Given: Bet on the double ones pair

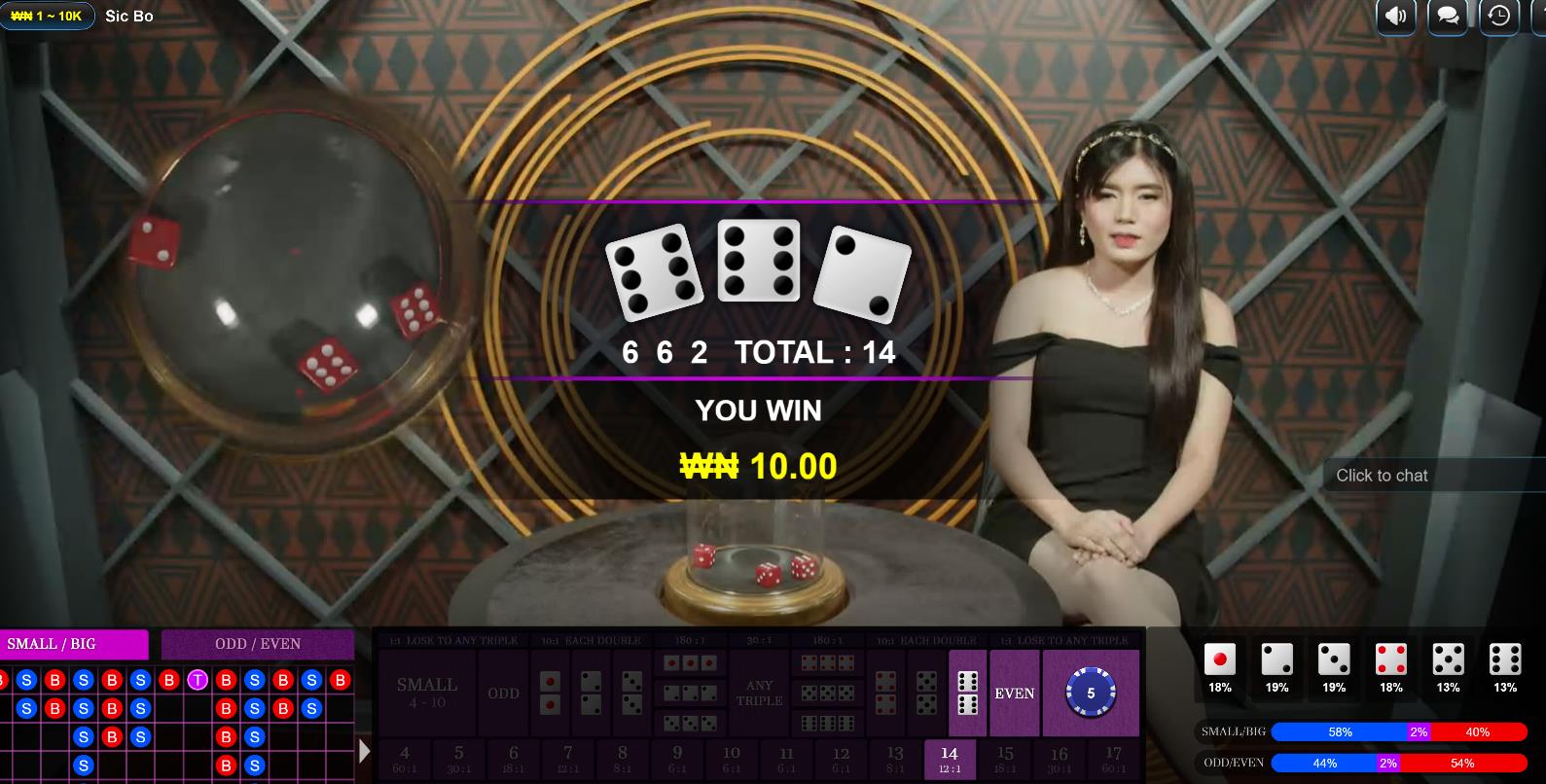Looking at the screenshot, I should point(550,693).
